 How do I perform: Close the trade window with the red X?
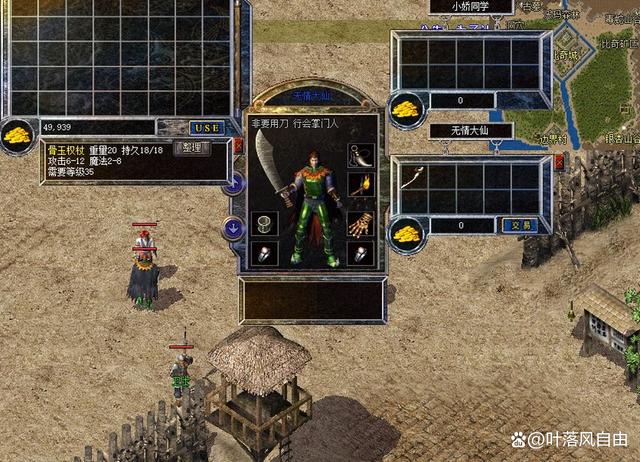(x=559, y=161)
